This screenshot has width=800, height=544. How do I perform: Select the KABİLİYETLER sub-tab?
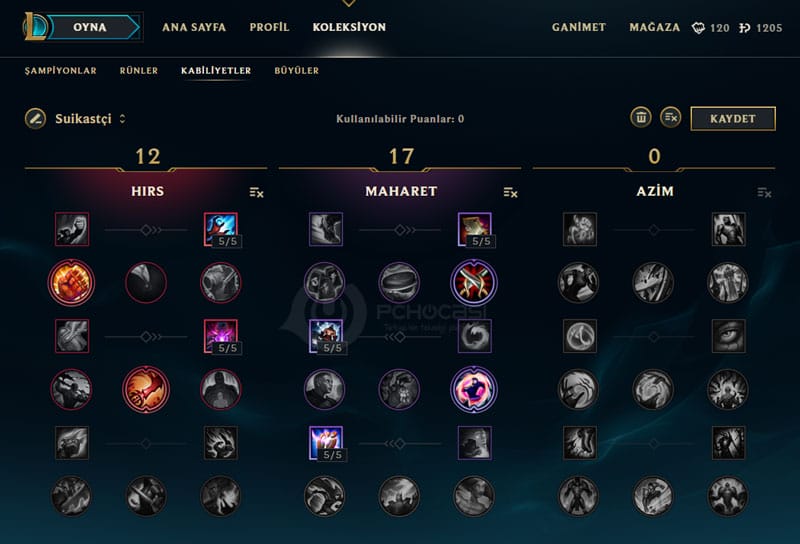click(216, 71)
